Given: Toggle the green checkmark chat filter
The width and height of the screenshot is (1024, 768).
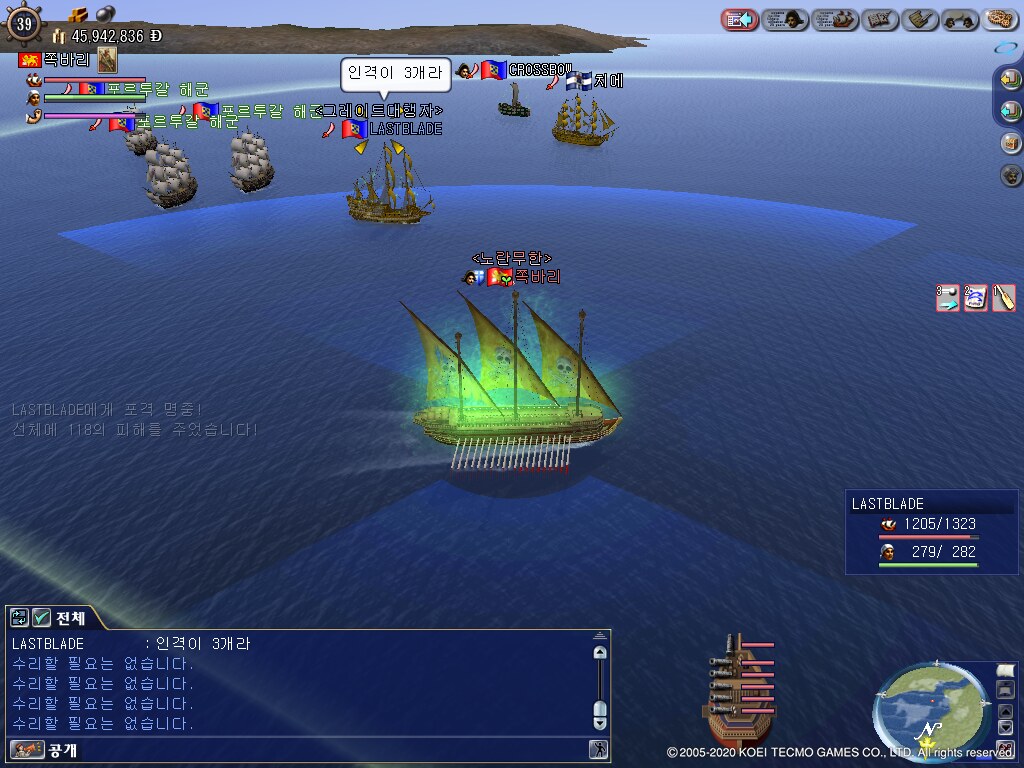Looking at the screenshot, I should click(42, 618).
